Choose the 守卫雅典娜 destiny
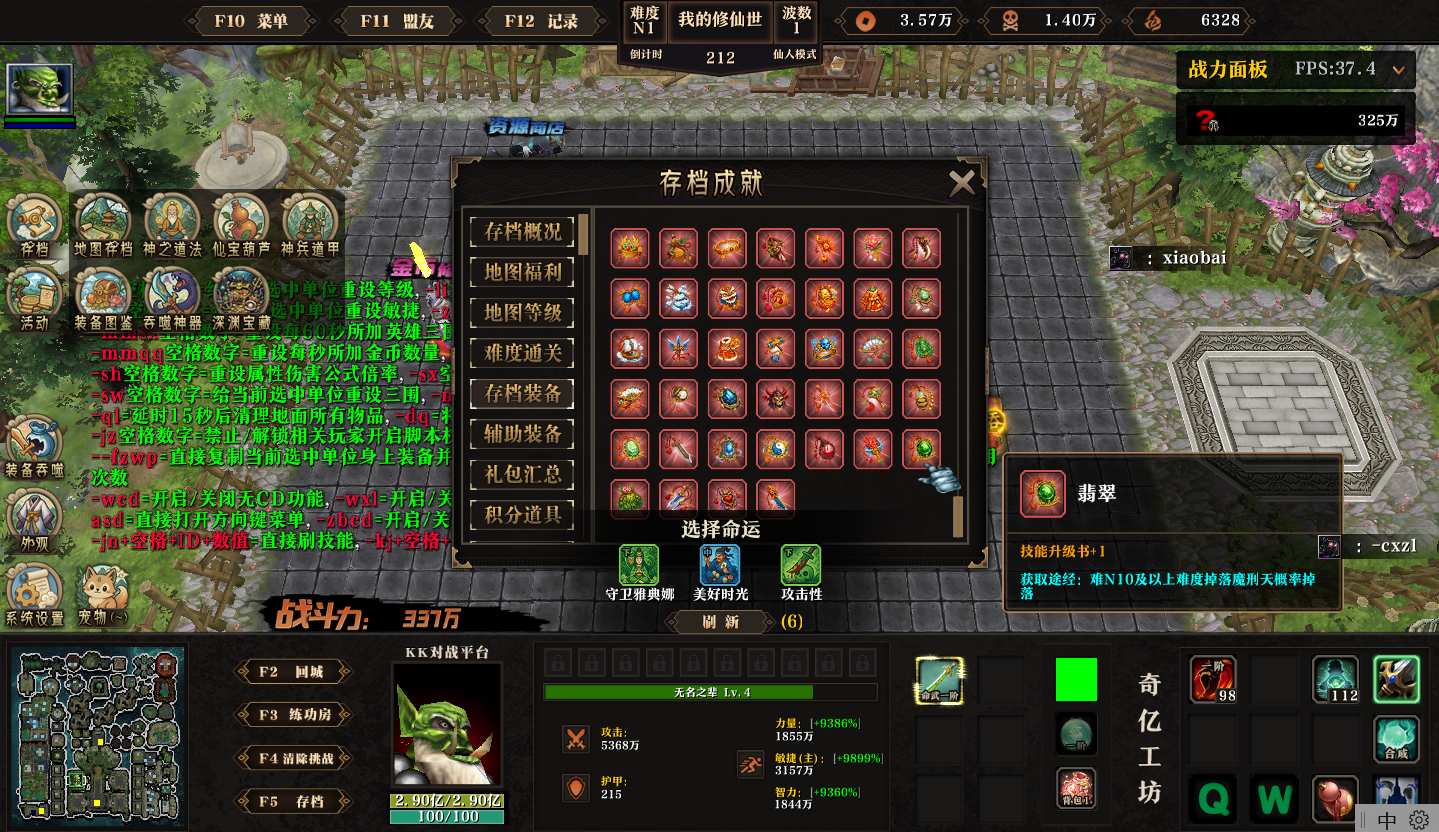Screen dimensions: 1439x832 639,566
